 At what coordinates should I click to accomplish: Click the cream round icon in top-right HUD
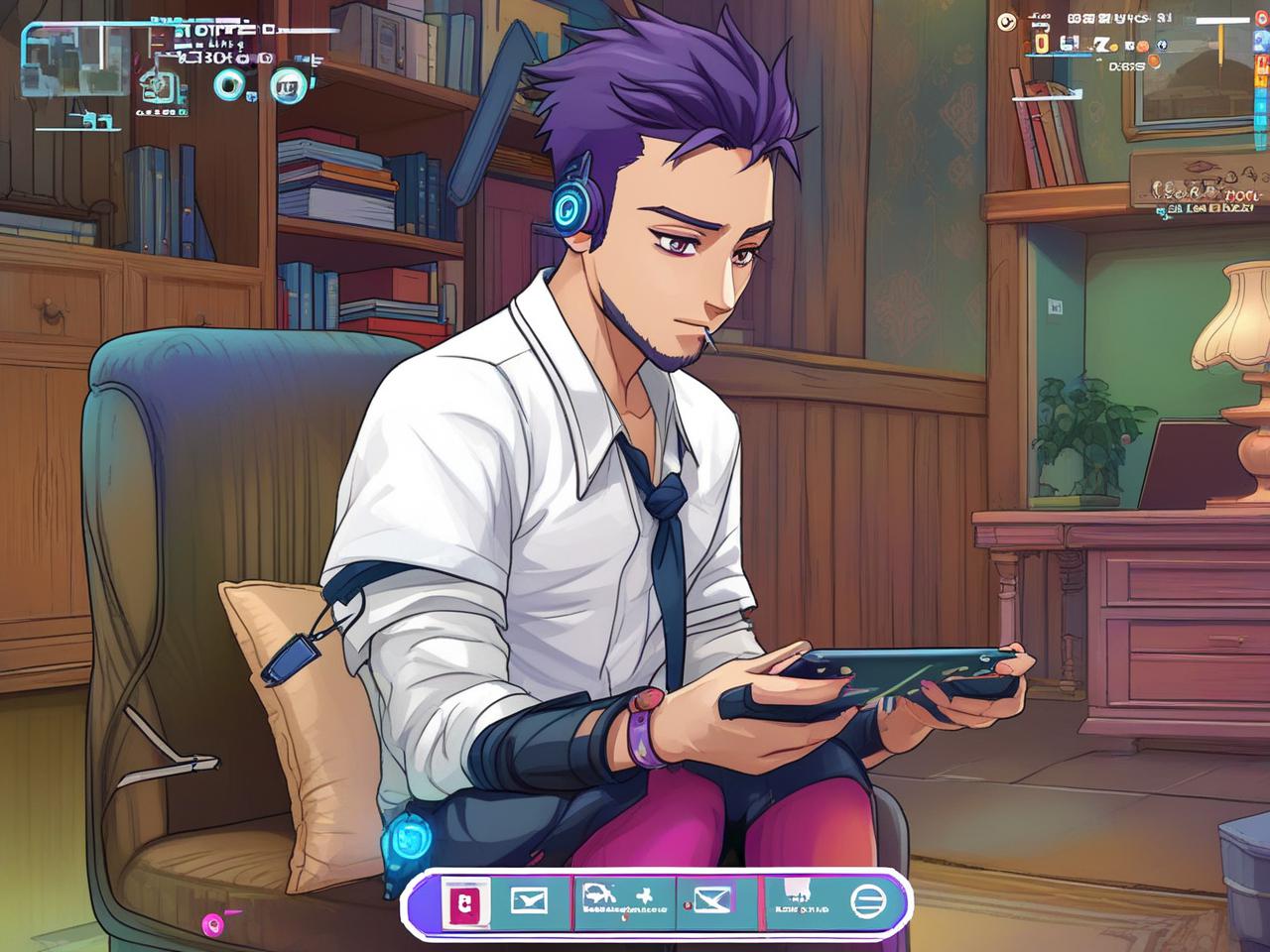tap(1006, 20)
